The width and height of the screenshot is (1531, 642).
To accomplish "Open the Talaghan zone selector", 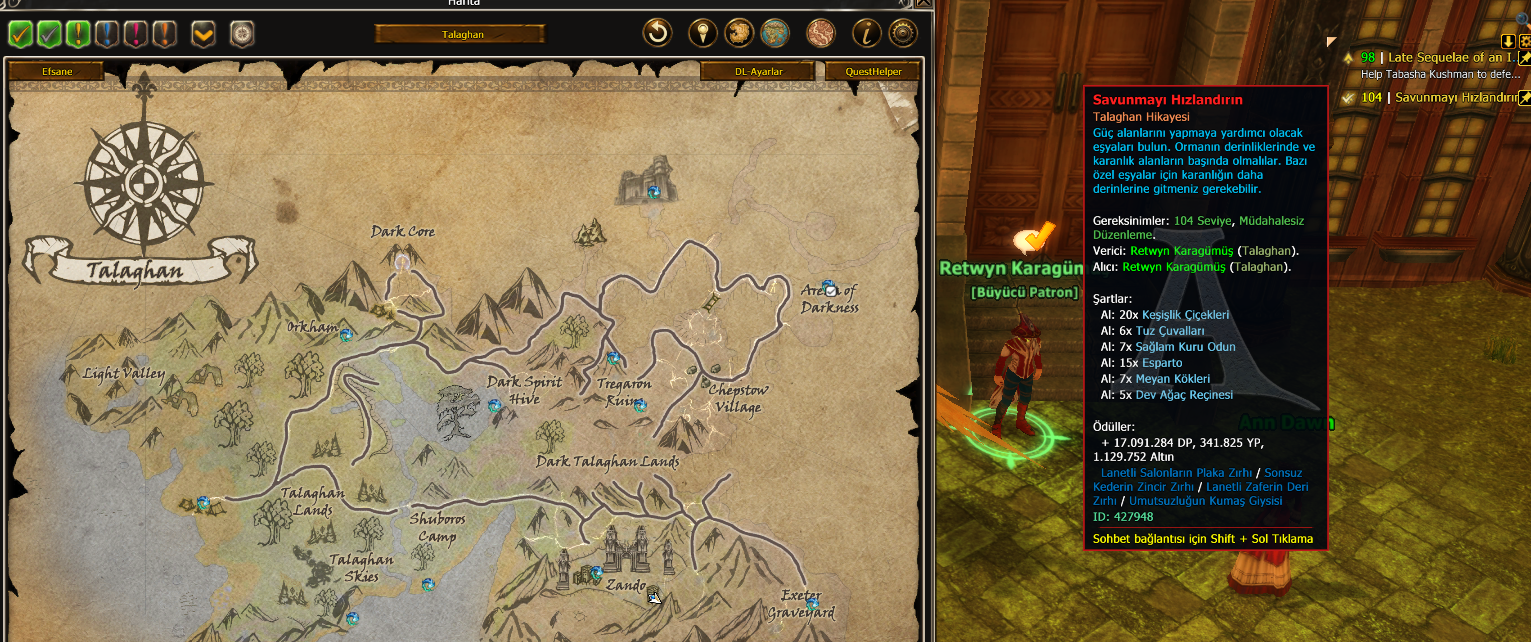I will point(461,34).
